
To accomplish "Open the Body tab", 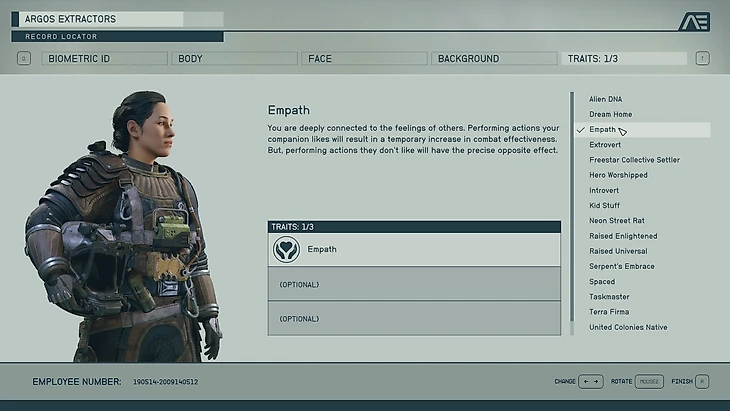I will pos(234,59).
